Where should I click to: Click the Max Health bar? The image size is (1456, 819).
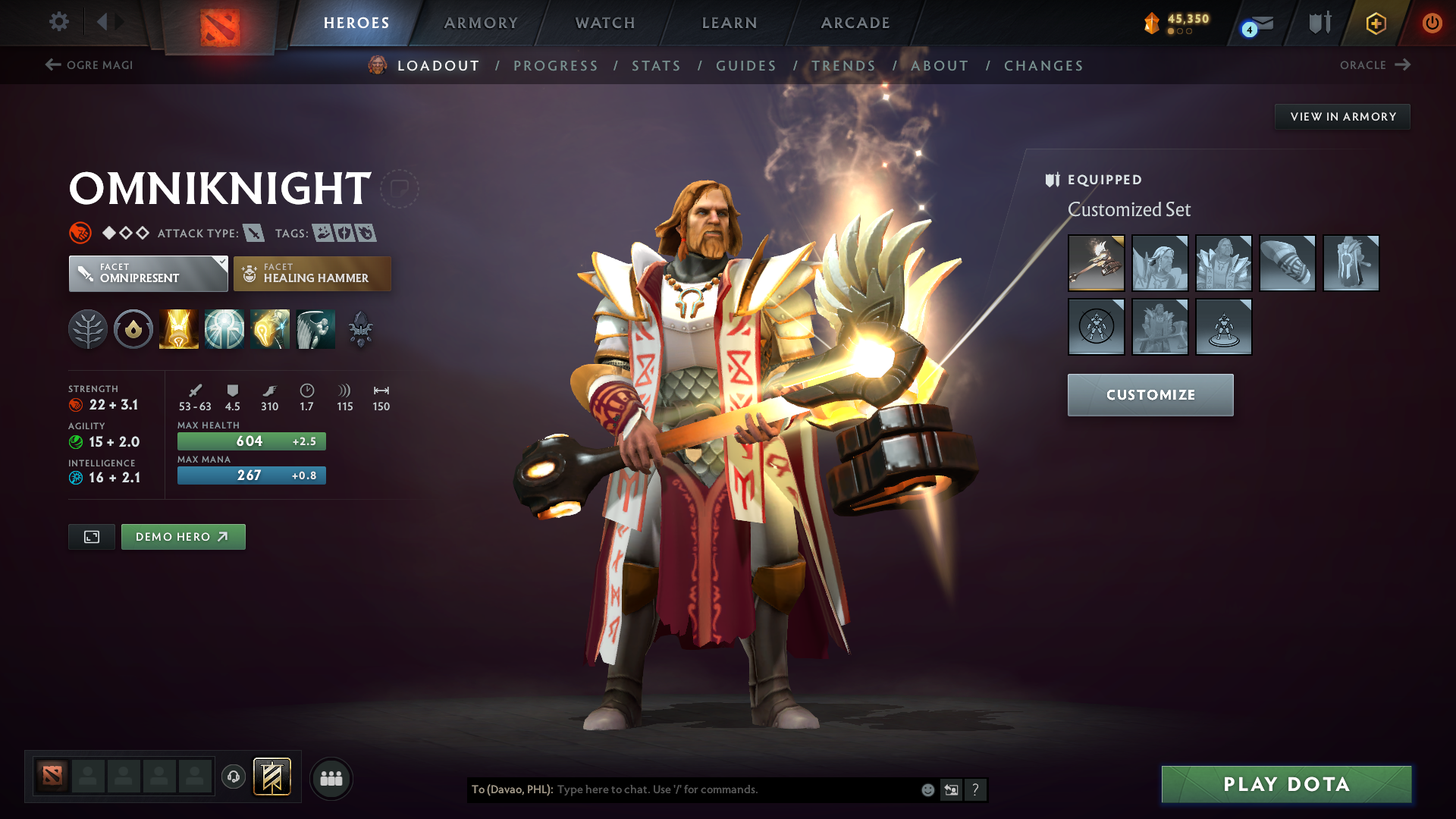tap(251, 441)
